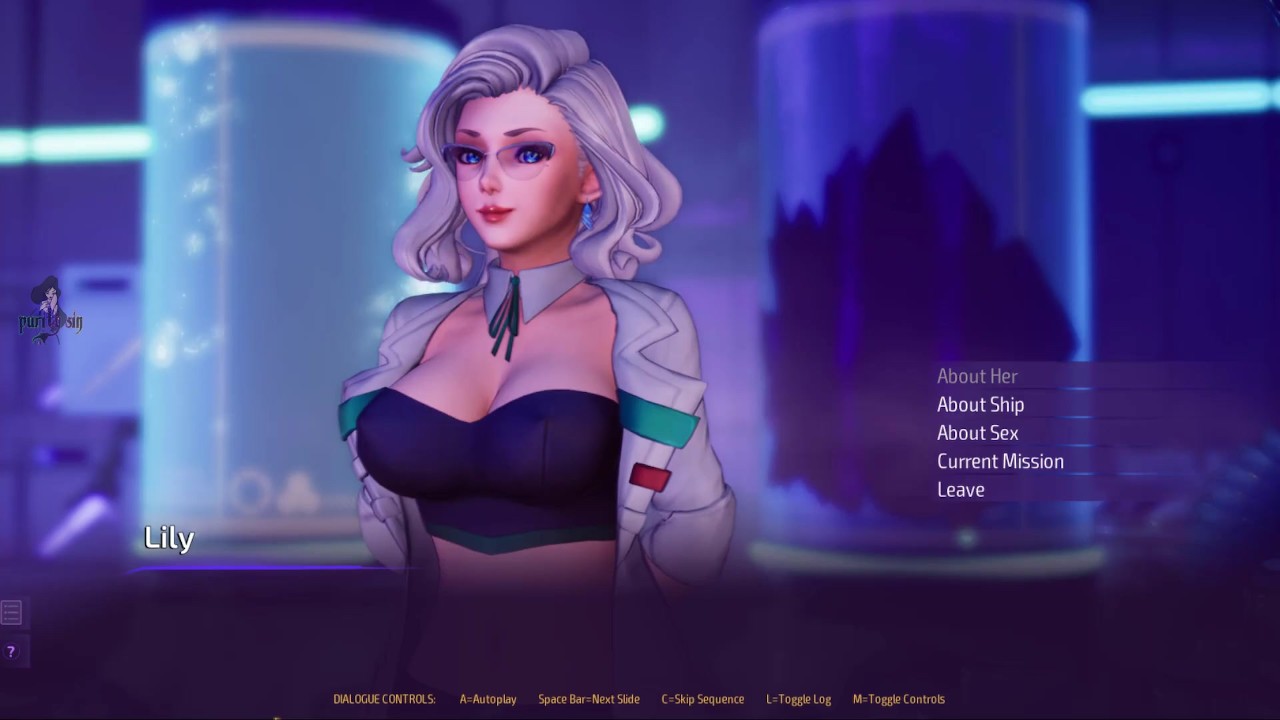Choose the About Her dialogue option

[x=977, y=376]
